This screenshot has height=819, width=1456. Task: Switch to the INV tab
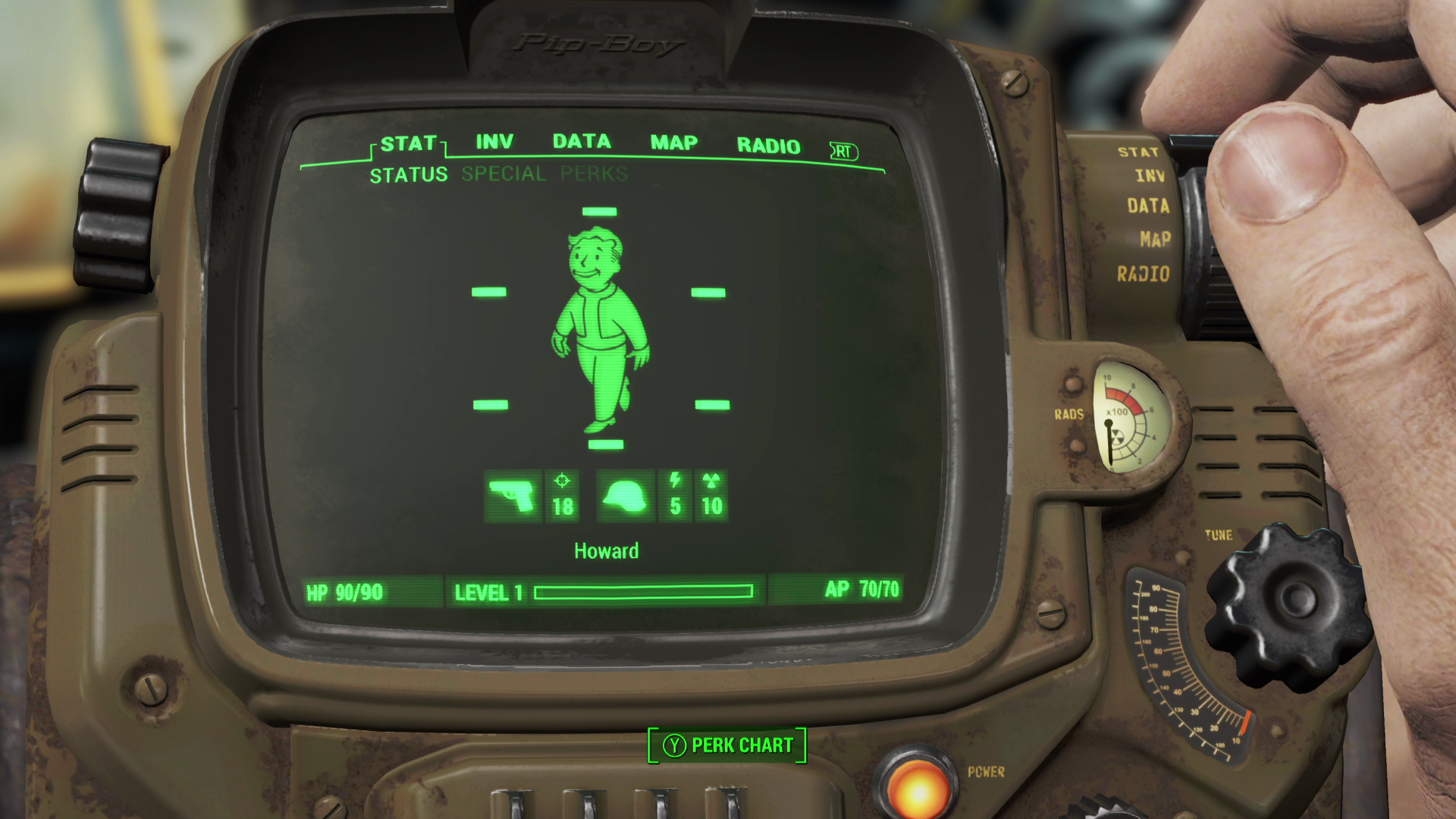pyautogui.click(x=493, y=142)
